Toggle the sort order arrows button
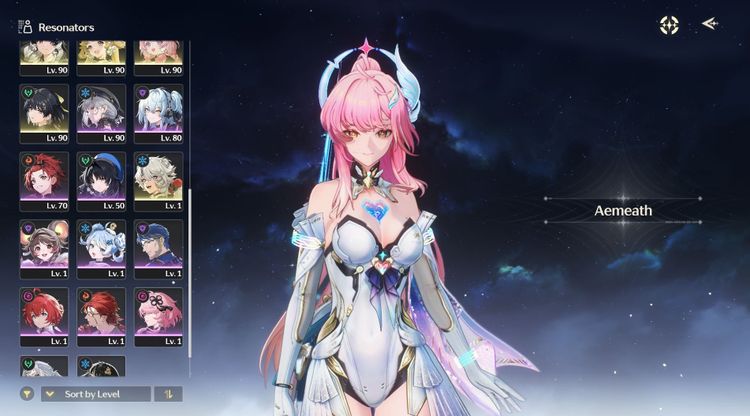 pos(167,394)
